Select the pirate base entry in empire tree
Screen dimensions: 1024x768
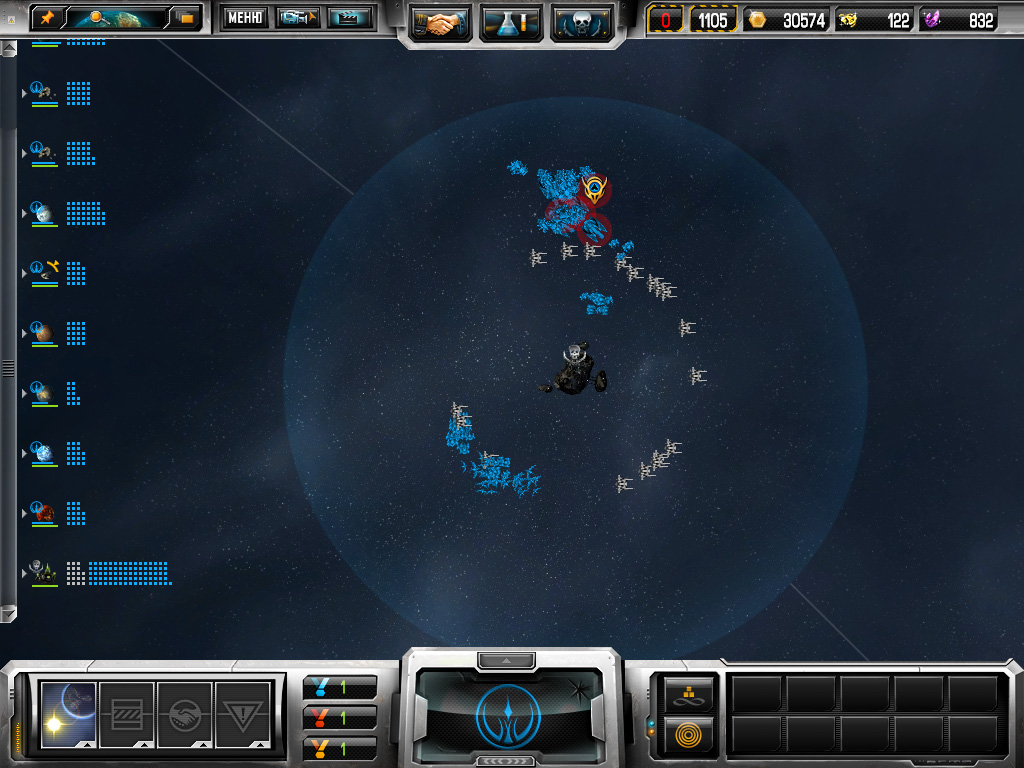pos(44,572)
